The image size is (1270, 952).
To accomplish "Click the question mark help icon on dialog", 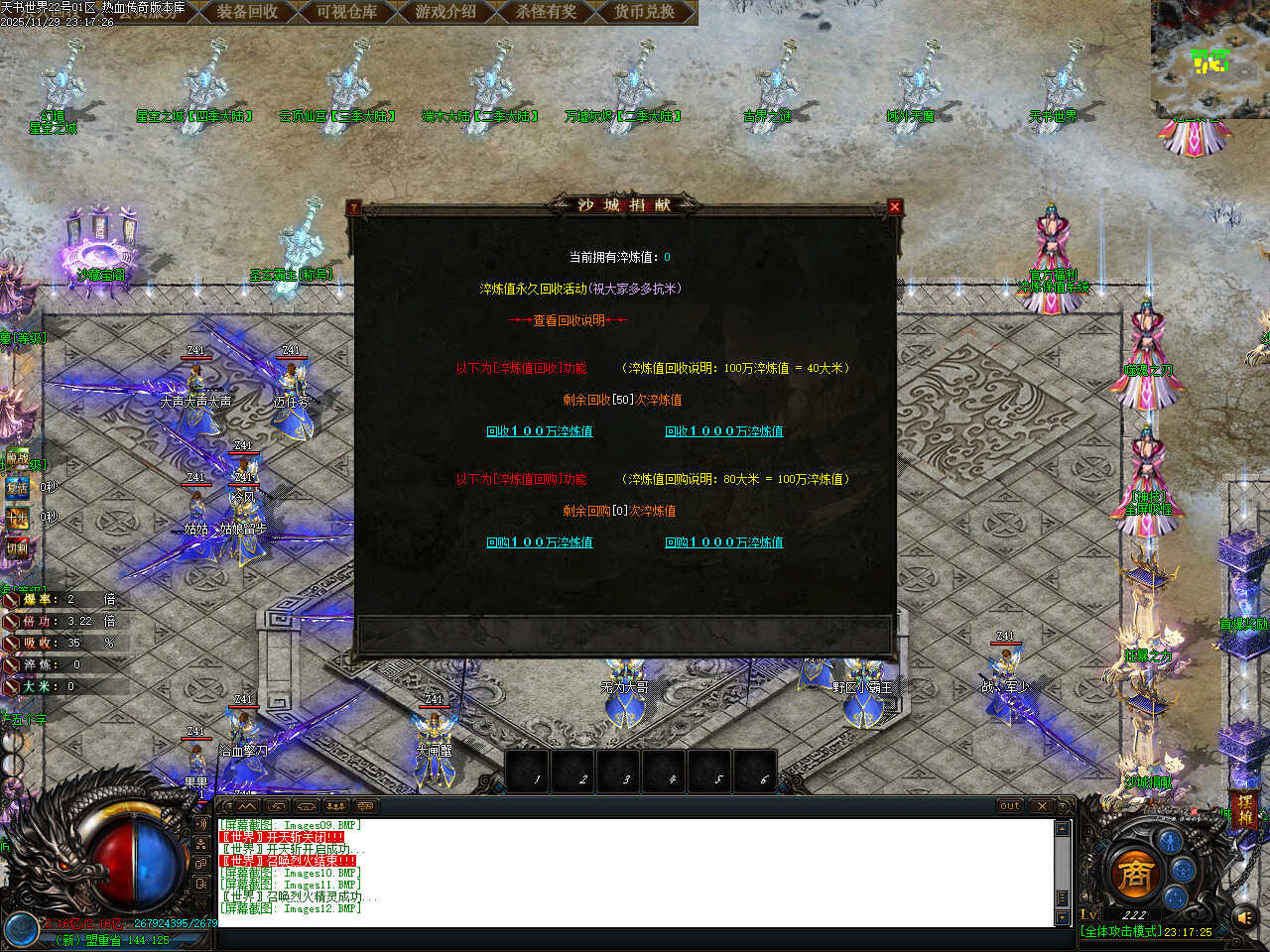I will [354, 207].
